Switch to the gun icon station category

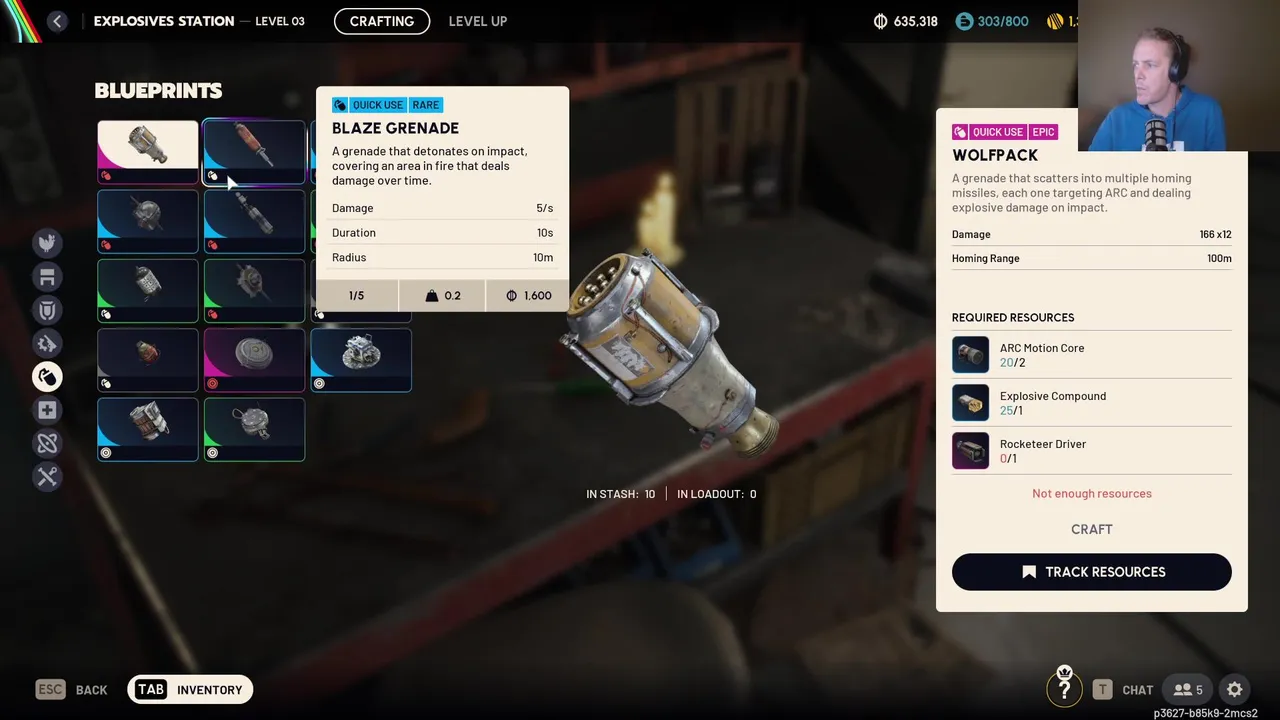coord(47,344)
